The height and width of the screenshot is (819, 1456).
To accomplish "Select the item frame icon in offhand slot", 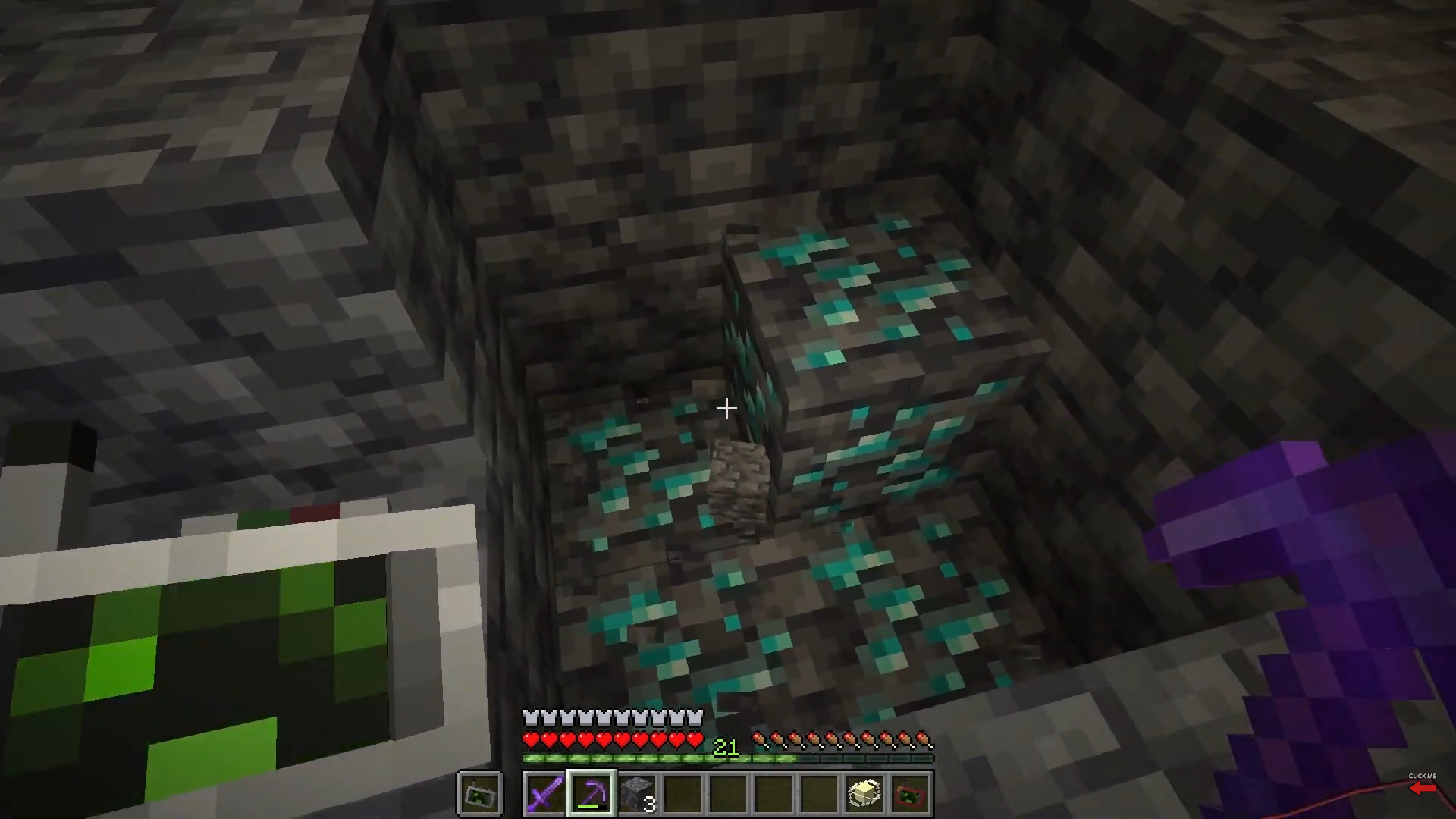I will [480, 793].
